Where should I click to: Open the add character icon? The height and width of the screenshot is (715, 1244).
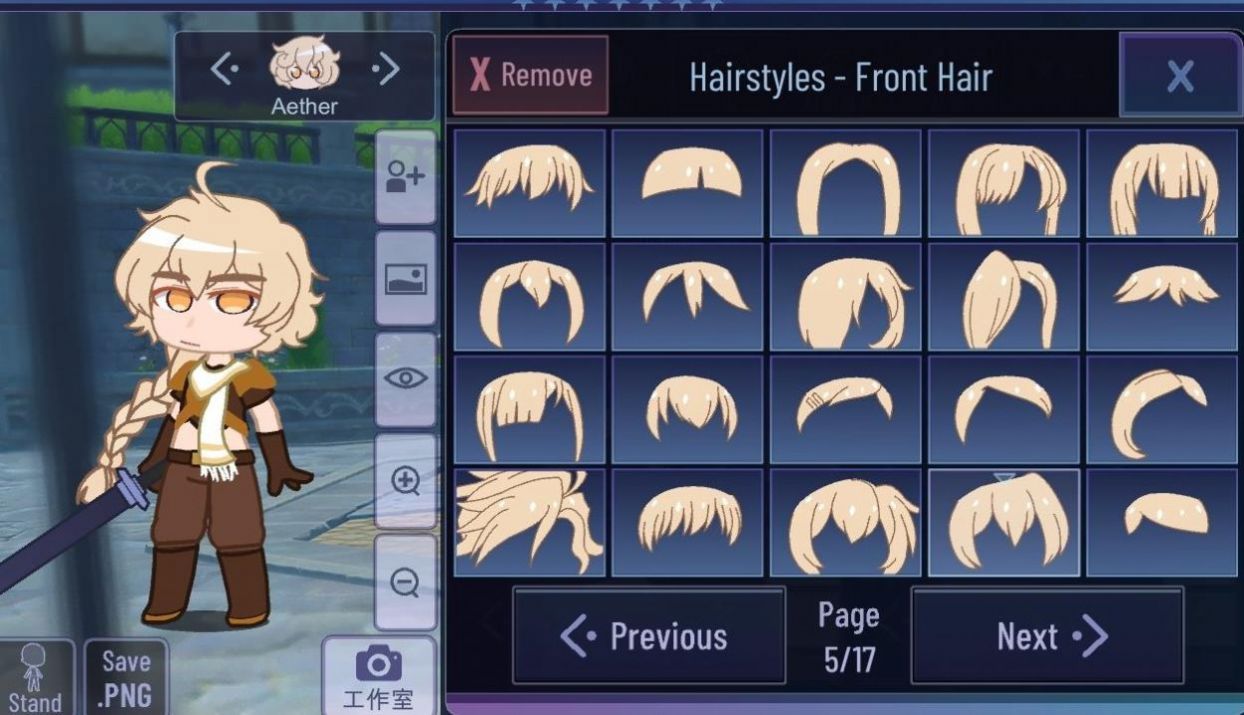tap(405, 177)
